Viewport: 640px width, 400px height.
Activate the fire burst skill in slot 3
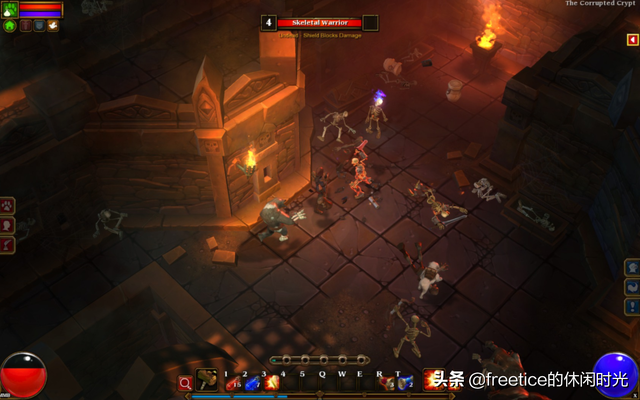[270, 382]
